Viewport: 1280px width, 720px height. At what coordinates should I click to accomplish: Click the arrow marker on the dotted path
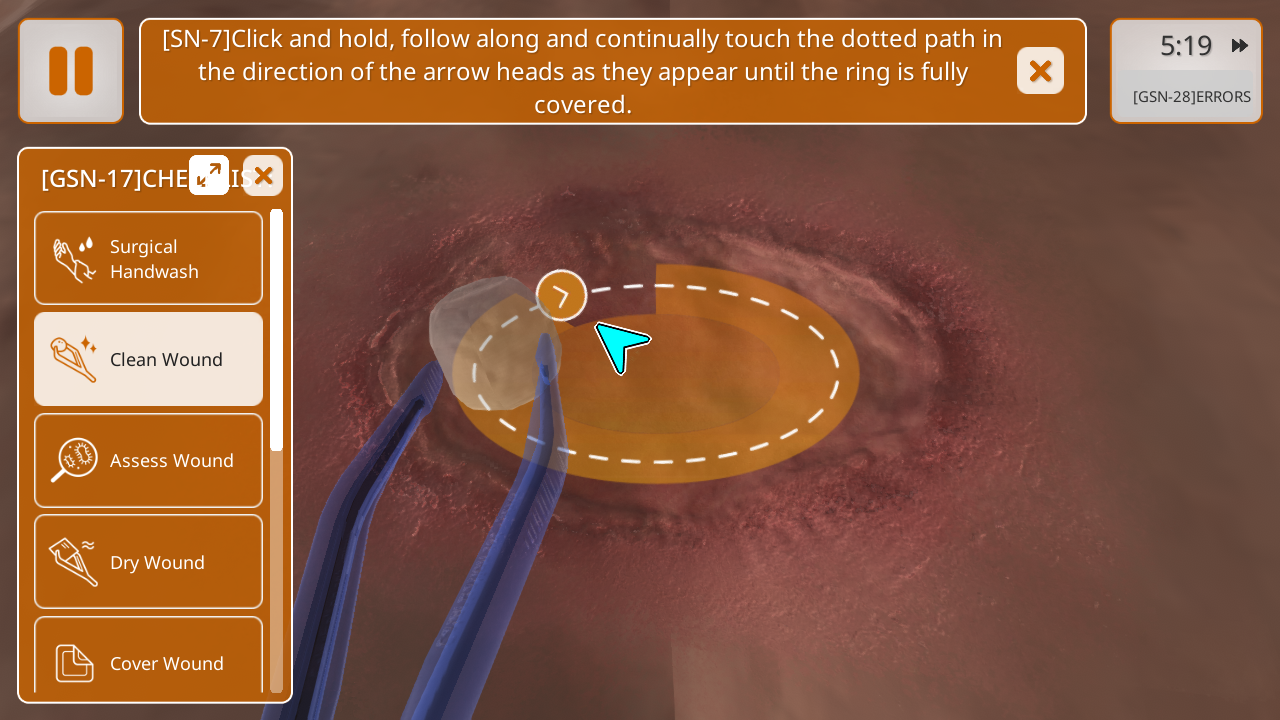[x=561, y=295]
